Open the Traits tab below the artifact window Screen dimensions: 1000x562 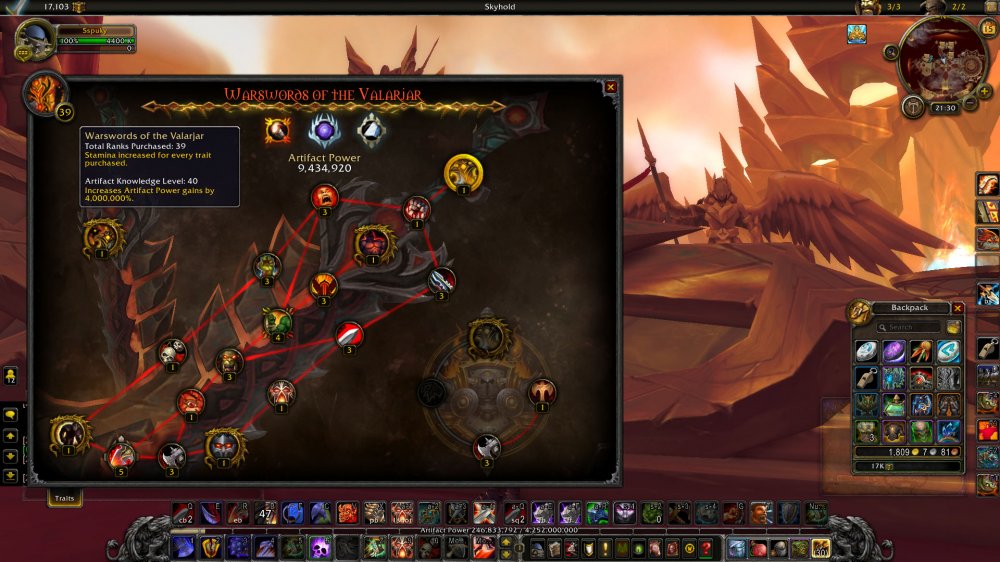pyautogui.click(x=65, y=496)
